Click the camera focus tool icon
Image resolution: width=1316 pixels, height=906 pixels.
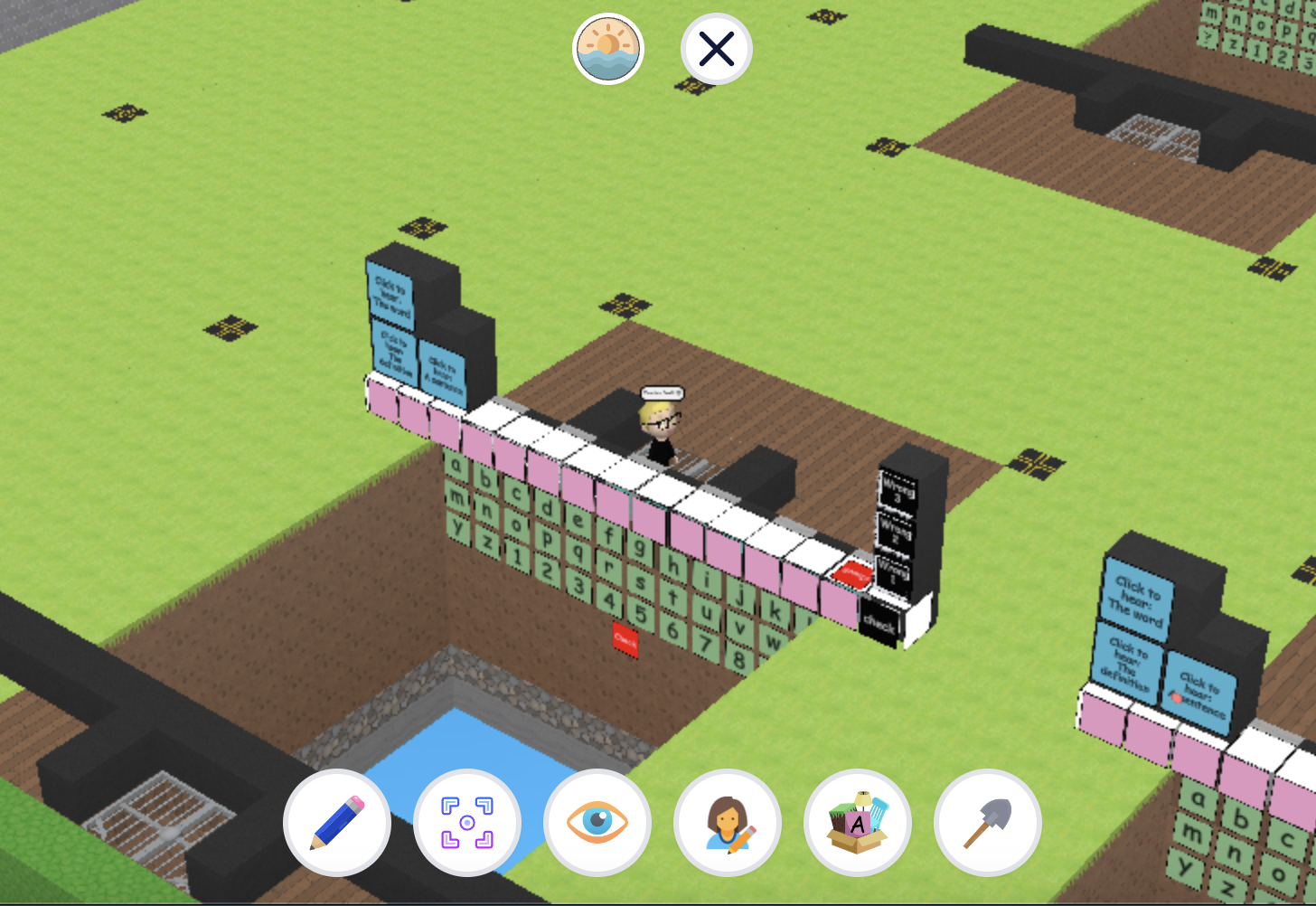(467, 822)
